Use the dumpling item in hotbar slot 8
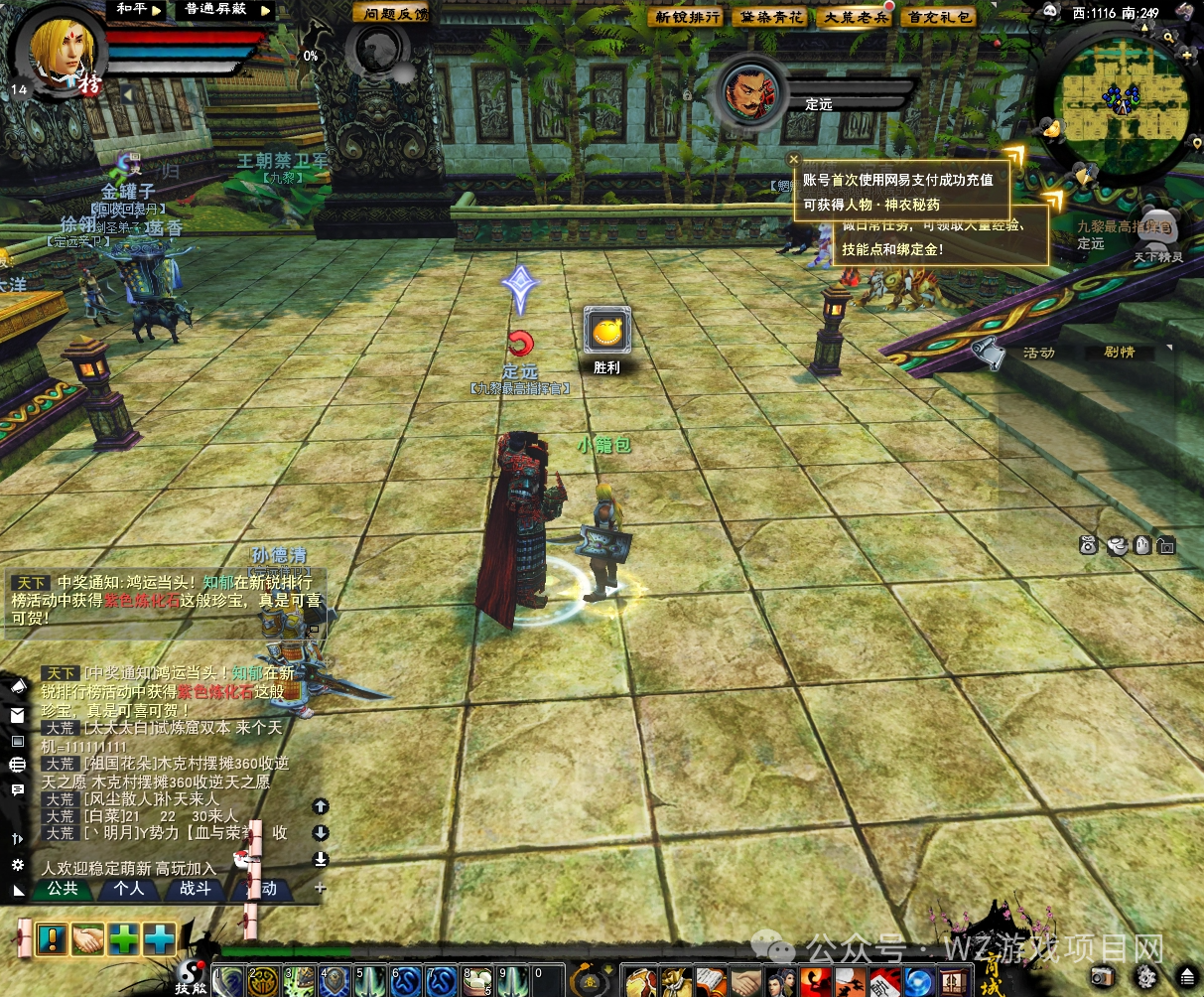 click(x=478, y=982)
